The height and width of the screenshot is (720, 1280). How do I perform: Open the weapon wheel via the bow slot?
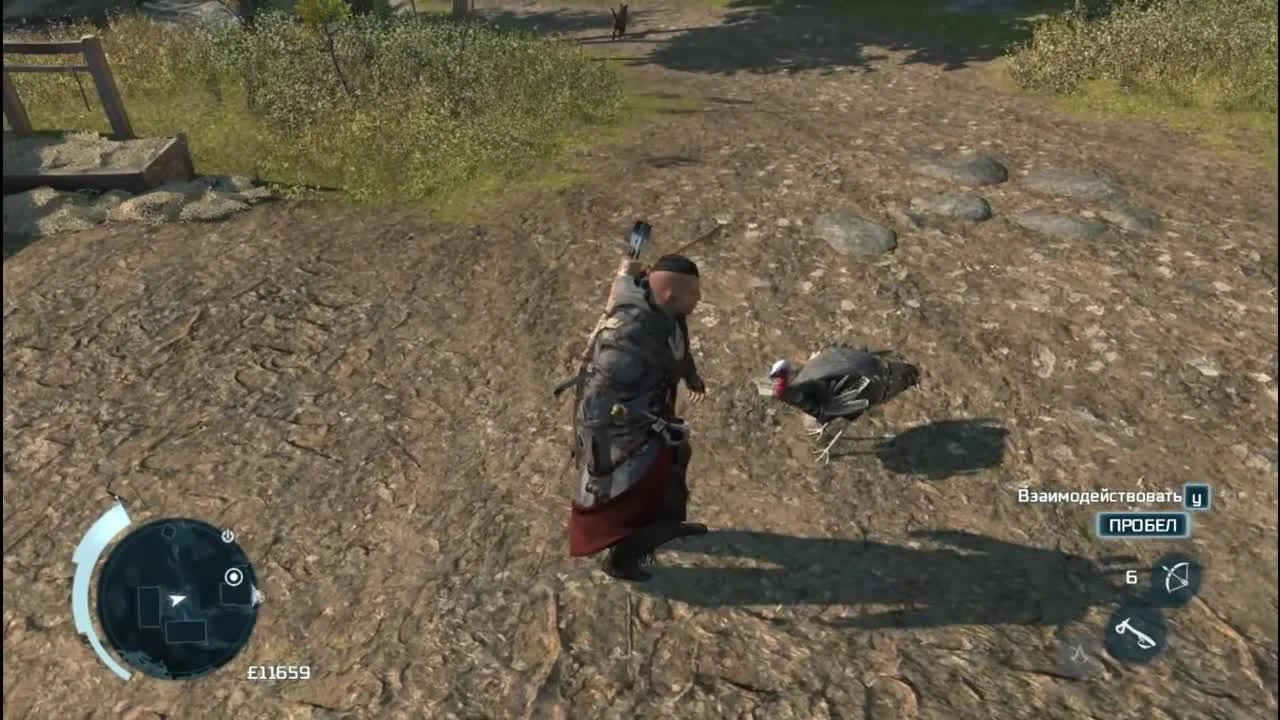pyautogui.click(x=1176, y=576)
